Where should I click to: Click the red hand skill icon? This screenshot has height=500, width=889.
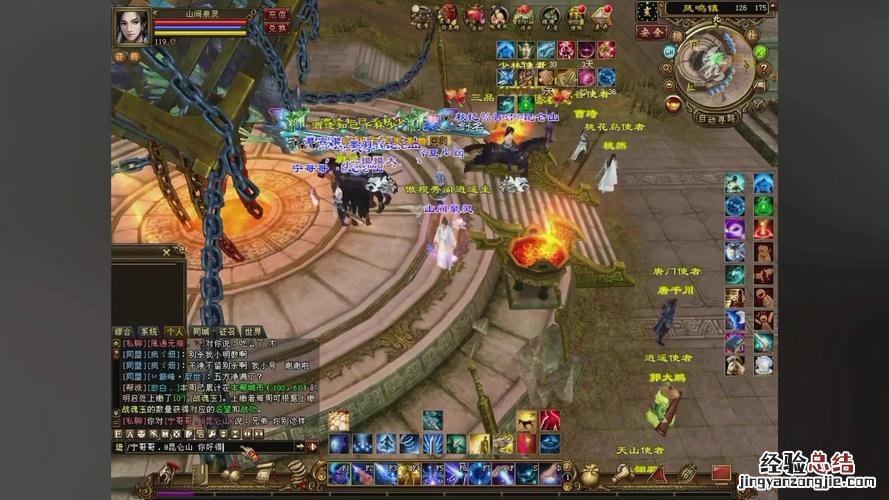click(550, 420)
